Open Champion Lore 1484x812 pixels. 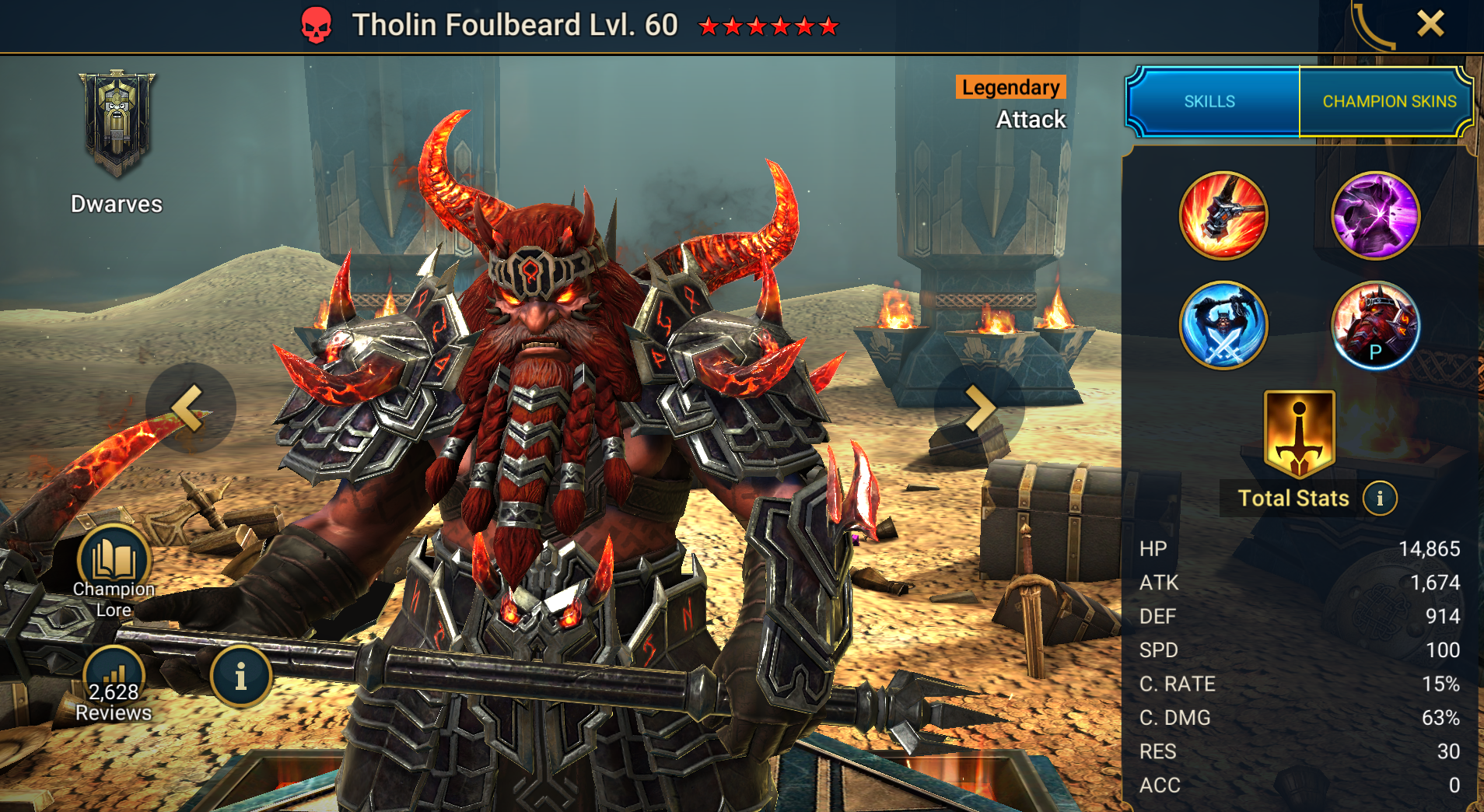(114, 572)
